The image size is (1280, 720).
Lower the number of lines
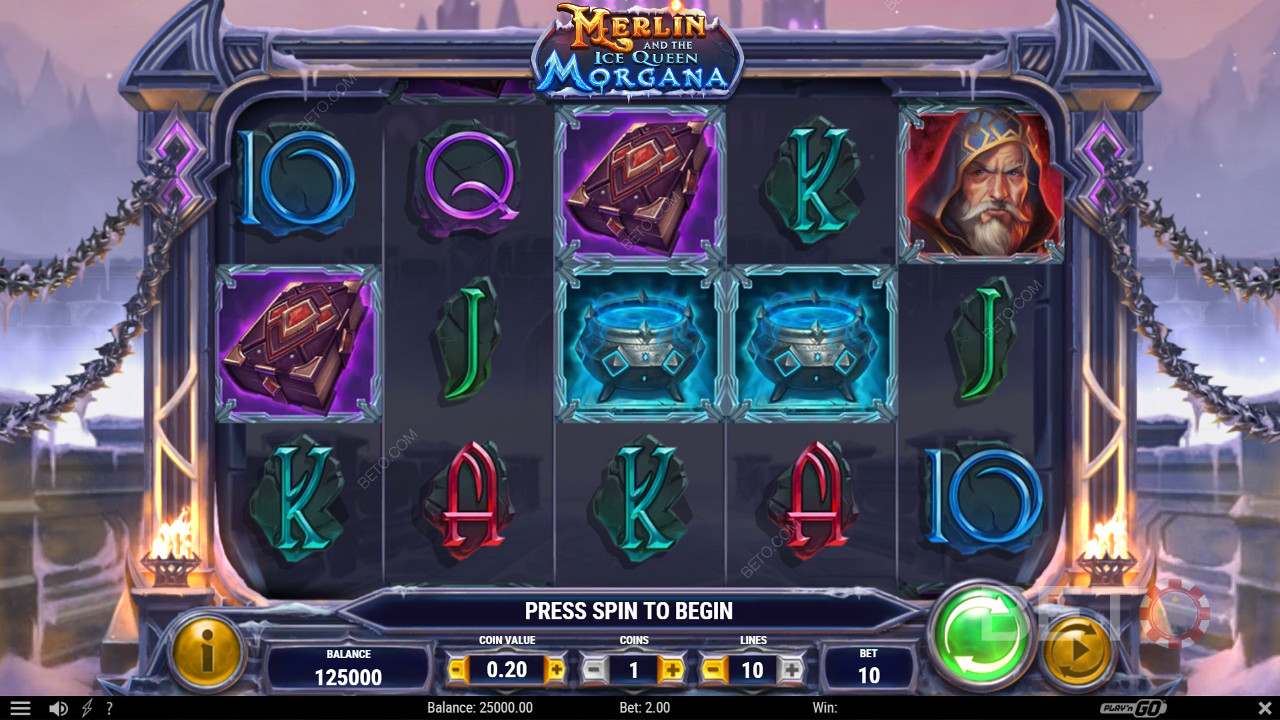[x=713, y=669]
